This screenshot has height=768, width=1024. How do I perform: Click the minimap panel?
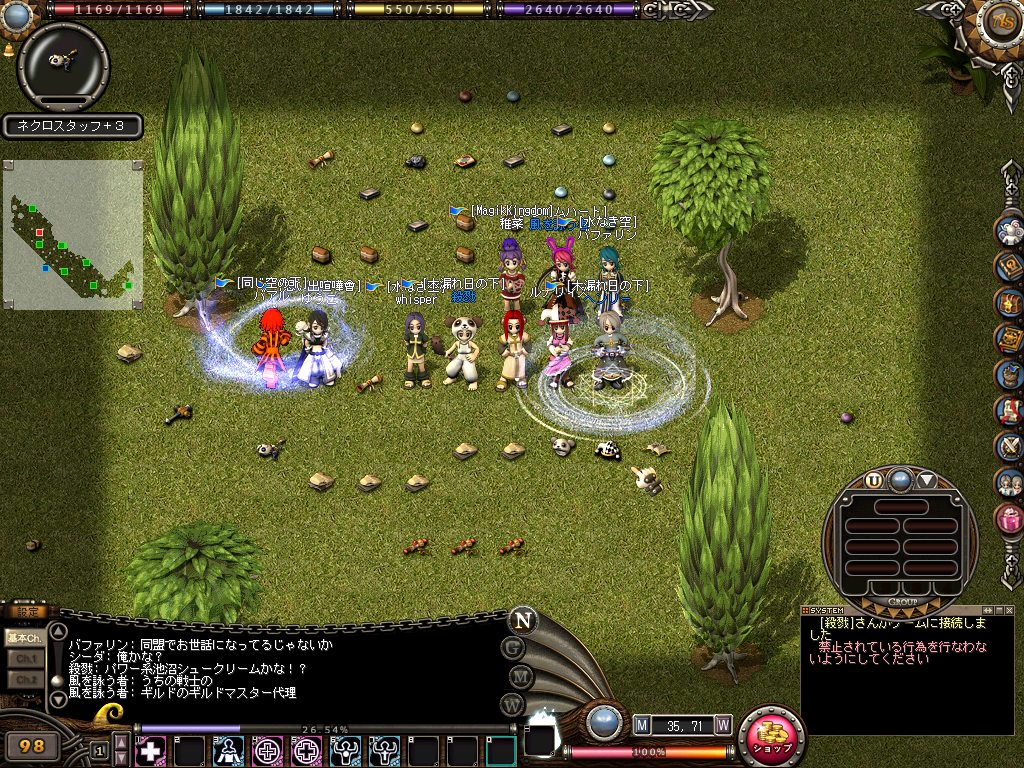72,234
